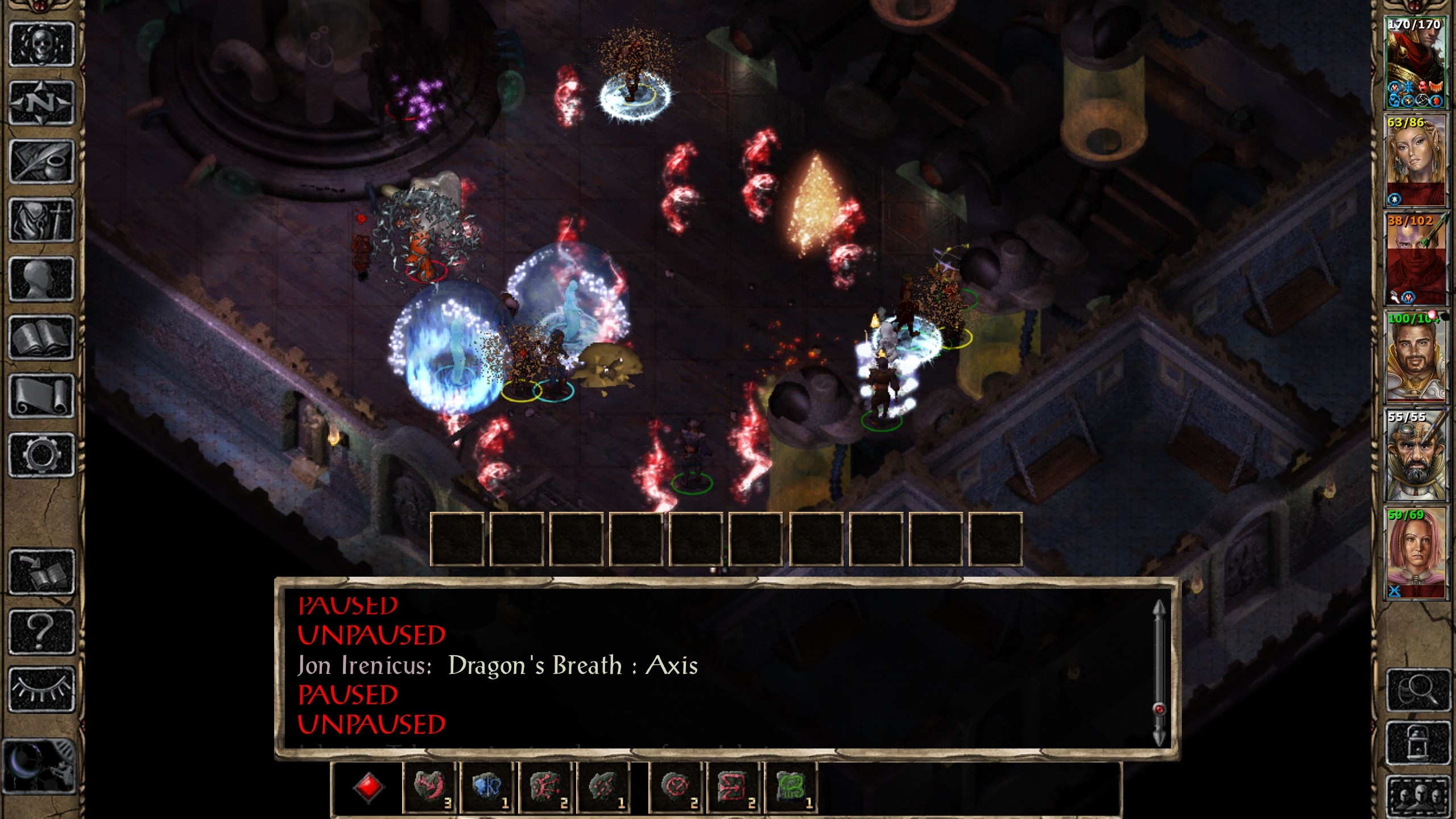Open the party inventory screen
This screenshot has height=819, width=1456.
pyautogui.click(x=42, y=220)
